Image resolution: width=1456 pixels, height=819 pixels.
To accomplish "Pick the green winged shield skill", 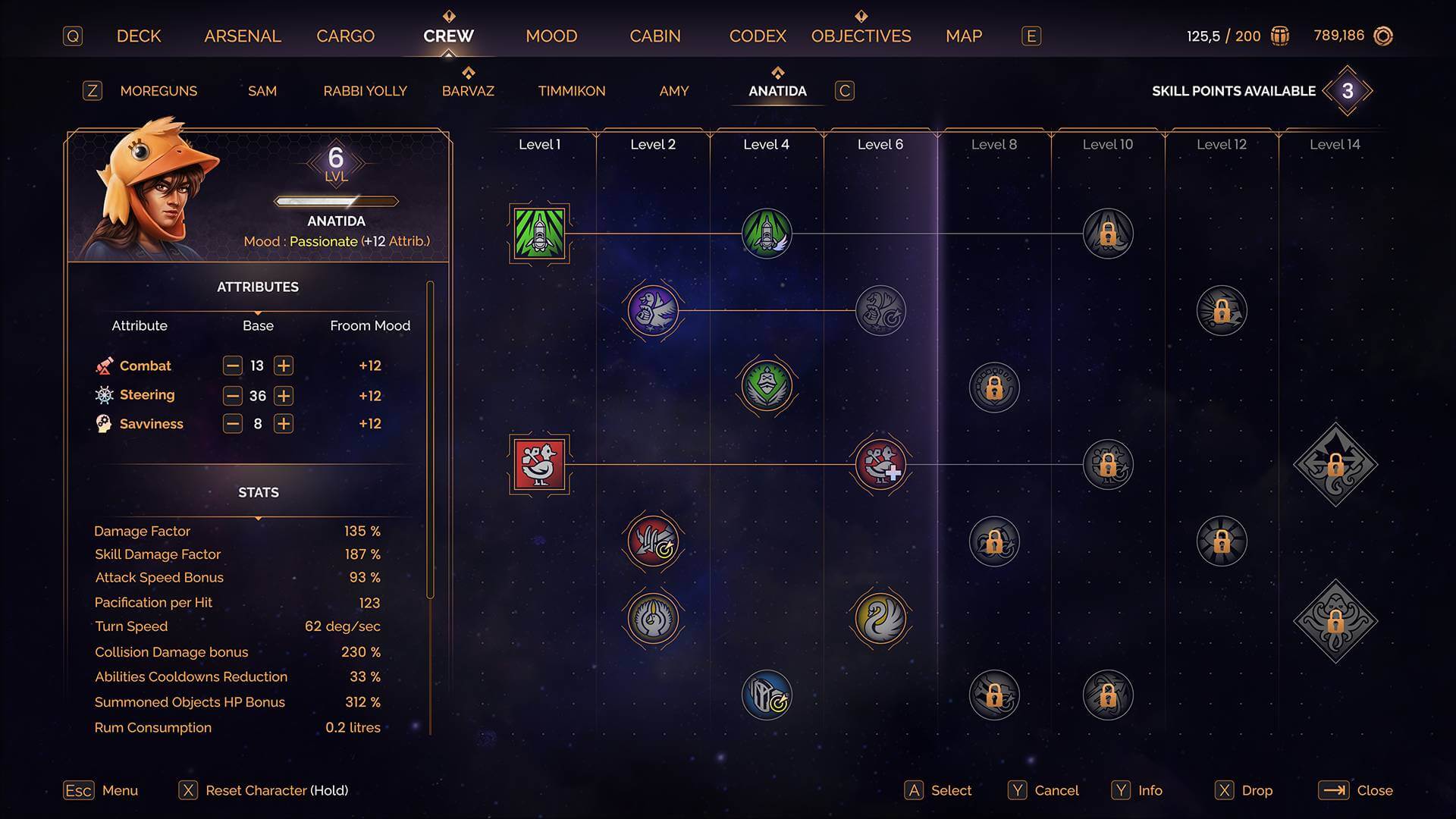I will pos(767,386).
